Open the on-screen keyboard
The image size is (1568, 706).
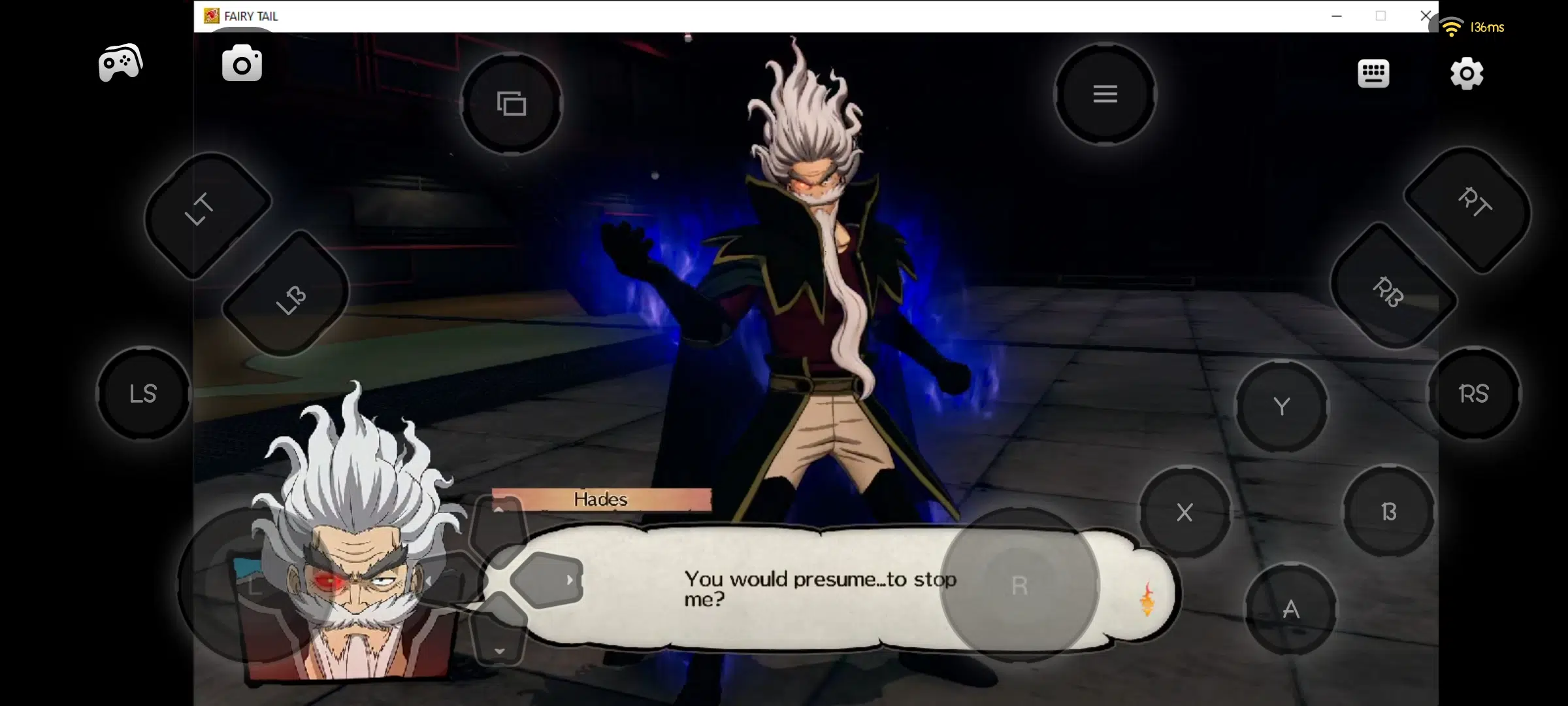(1373, 73)
